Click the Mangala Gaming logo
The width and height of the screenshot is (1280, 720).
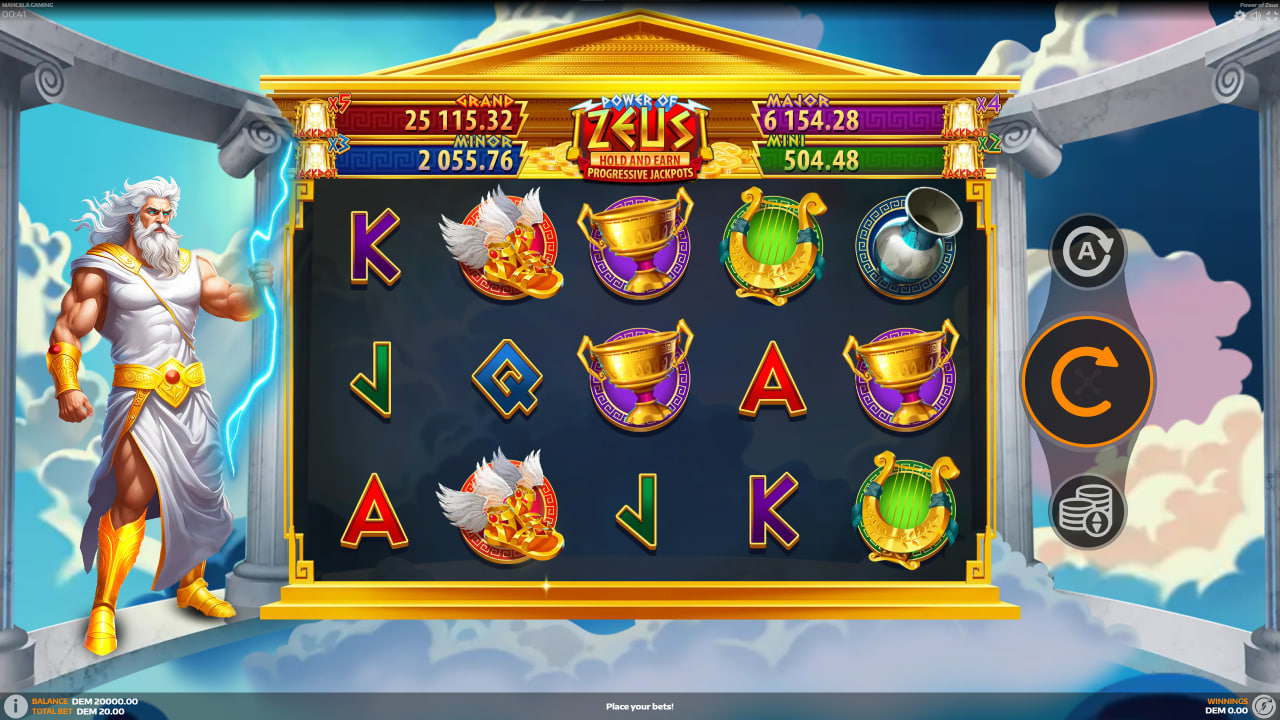click(x=30, y=5)
